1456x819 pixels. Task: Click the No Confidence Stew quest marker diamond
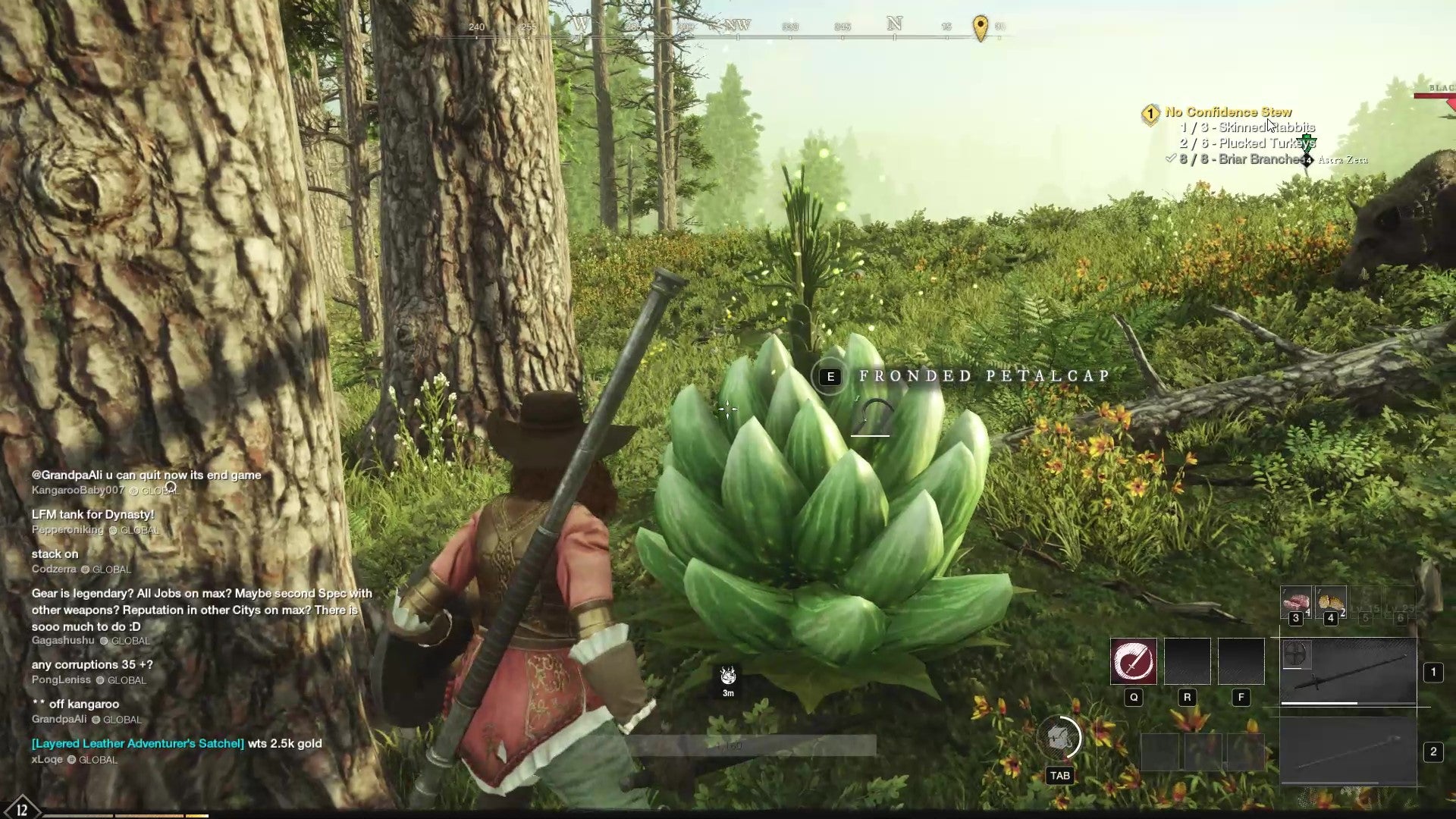1150,112
